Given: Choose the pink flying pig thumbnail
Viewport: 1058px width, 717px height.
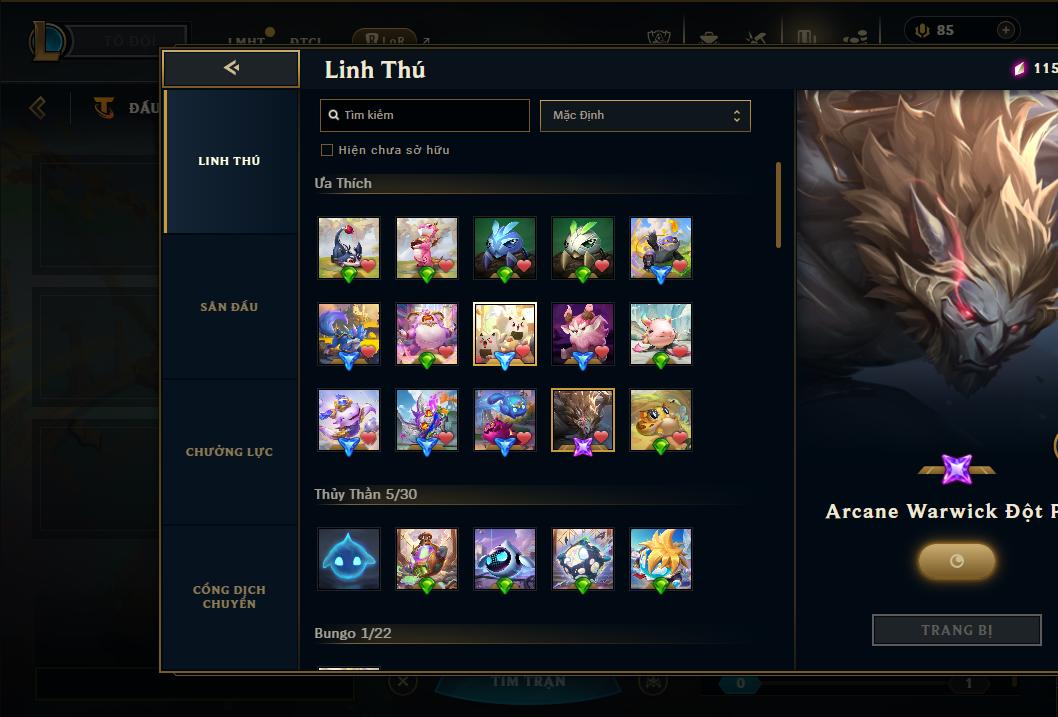Looking at the screenshot, I should click(x=661, y=334).
